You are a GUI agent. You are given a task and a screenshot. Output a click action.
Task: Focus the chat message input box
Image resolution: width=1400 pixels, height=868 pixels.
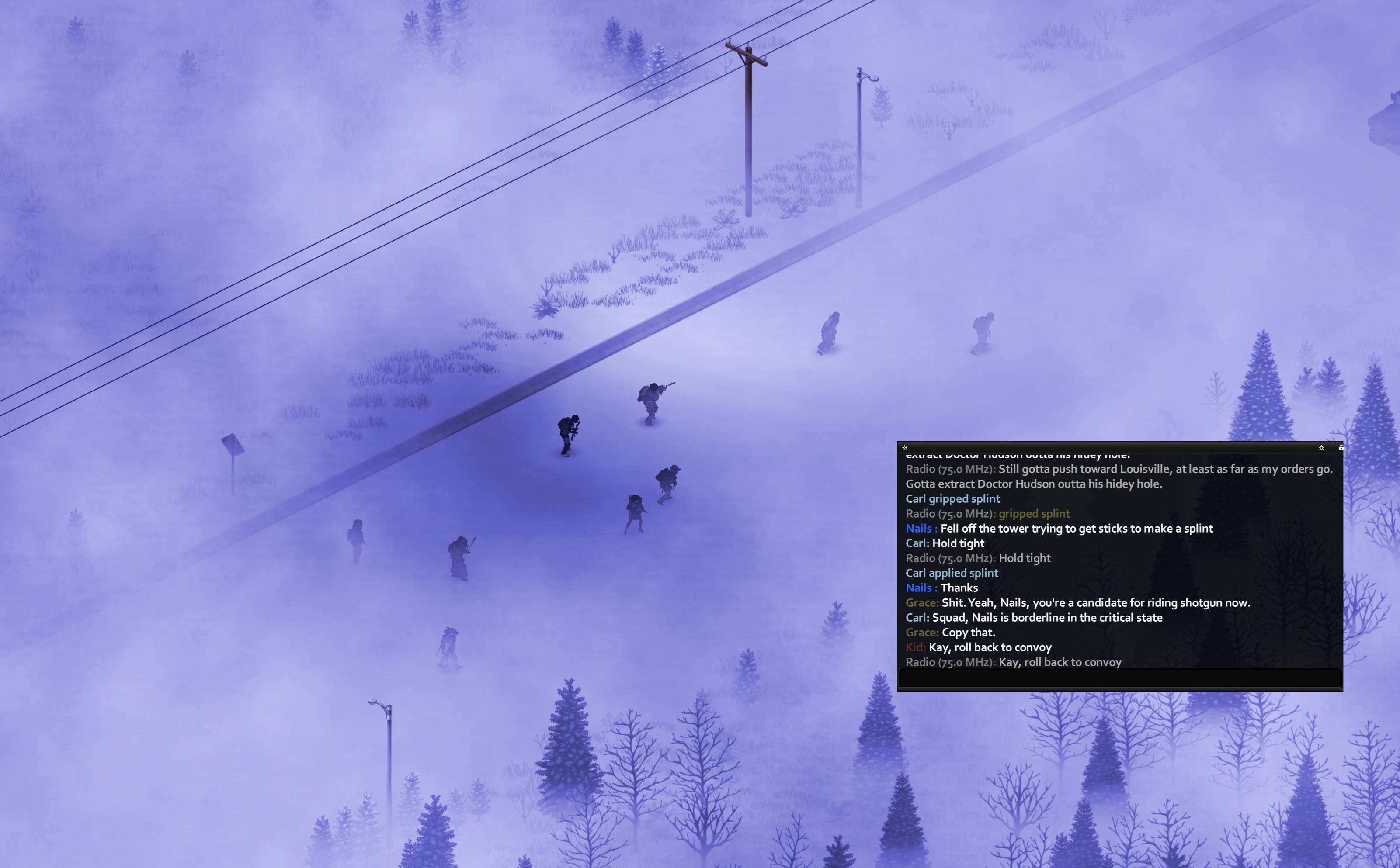(1119, 678)
